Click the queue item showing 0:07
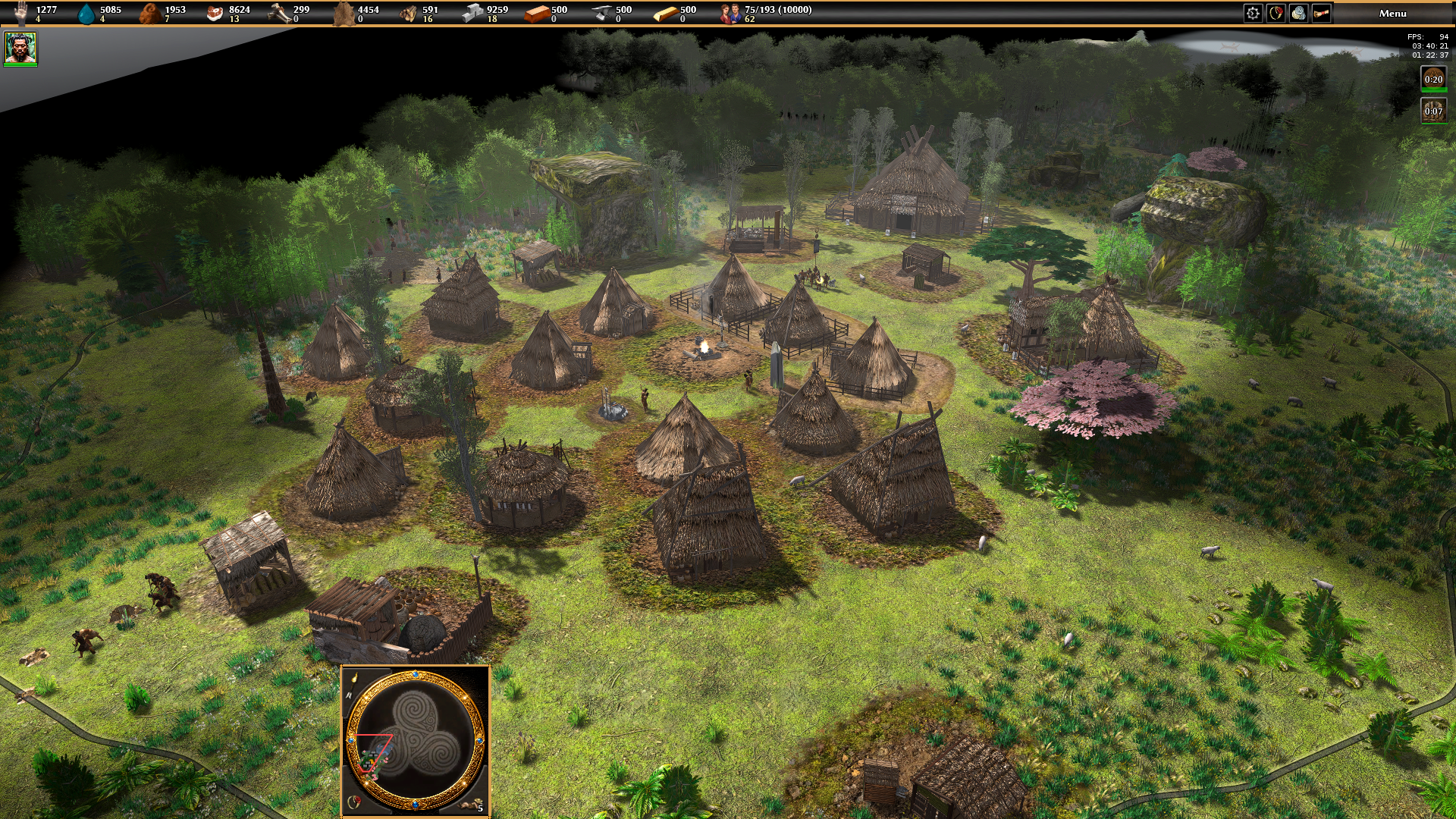Viewport: 1456px width, 819px height. (x=1432, y=111)
